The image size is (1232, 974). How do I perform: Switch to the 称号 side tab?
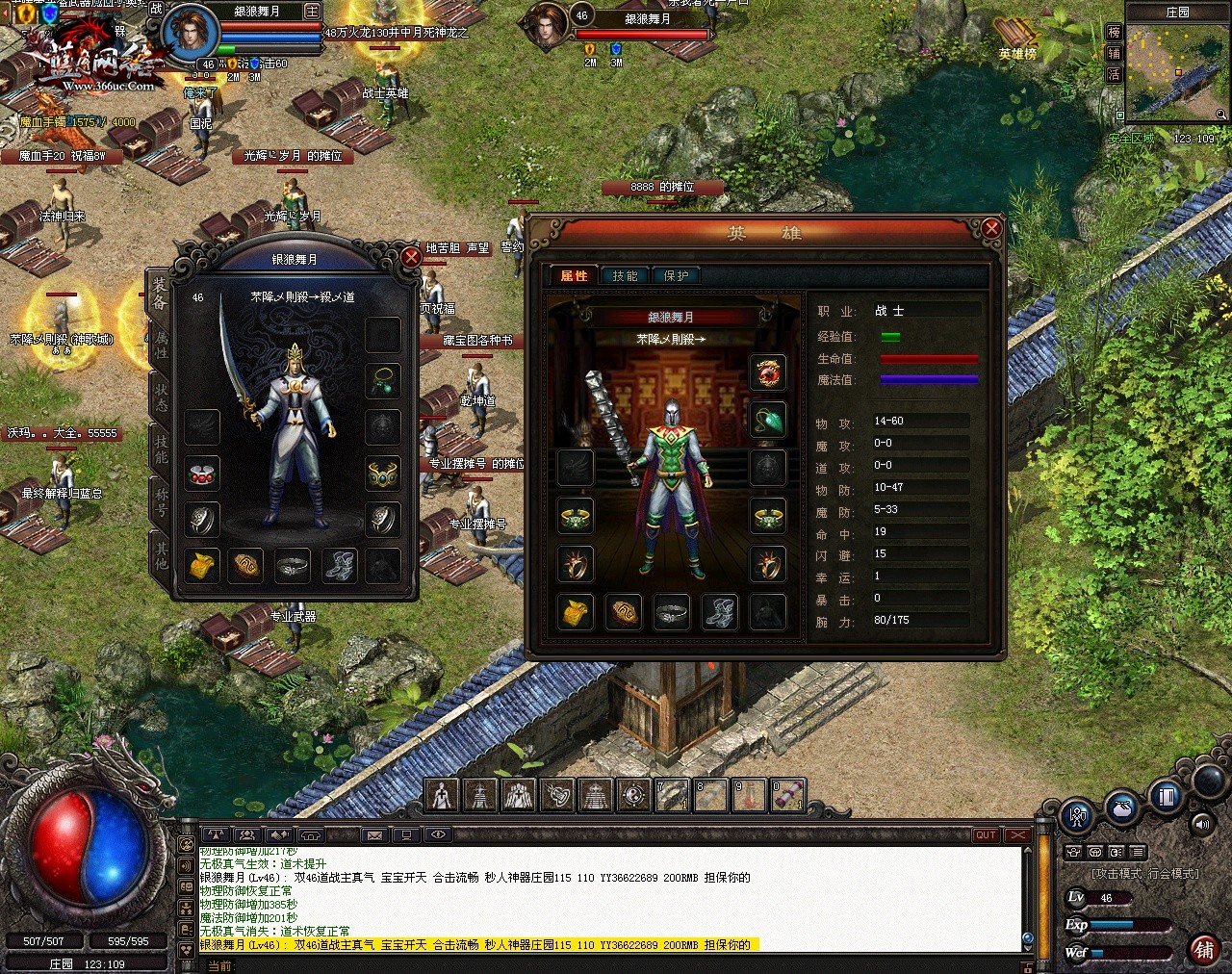[161, 500]
